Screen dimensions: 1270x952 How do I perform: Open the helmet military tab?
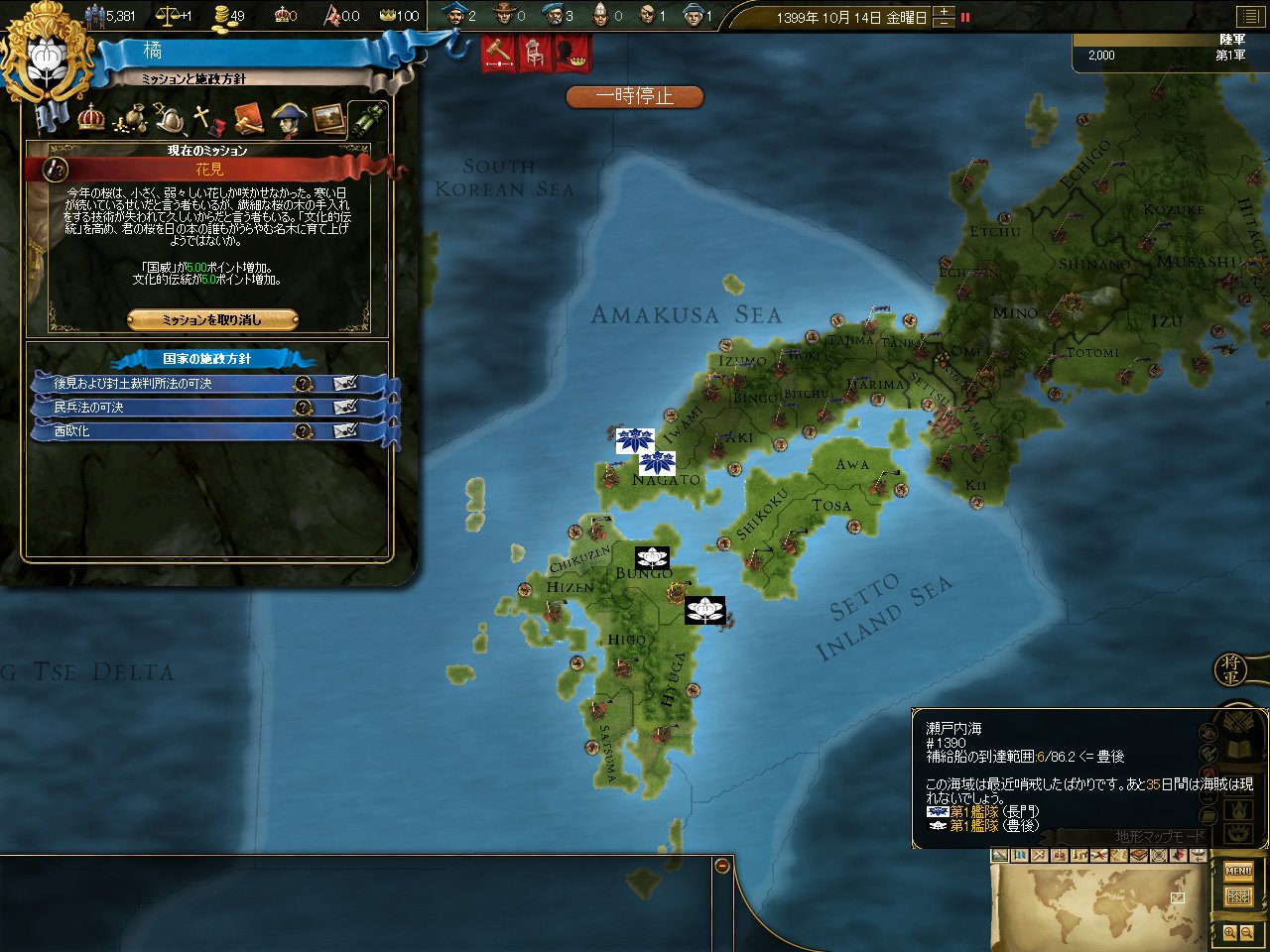[169, 120]
